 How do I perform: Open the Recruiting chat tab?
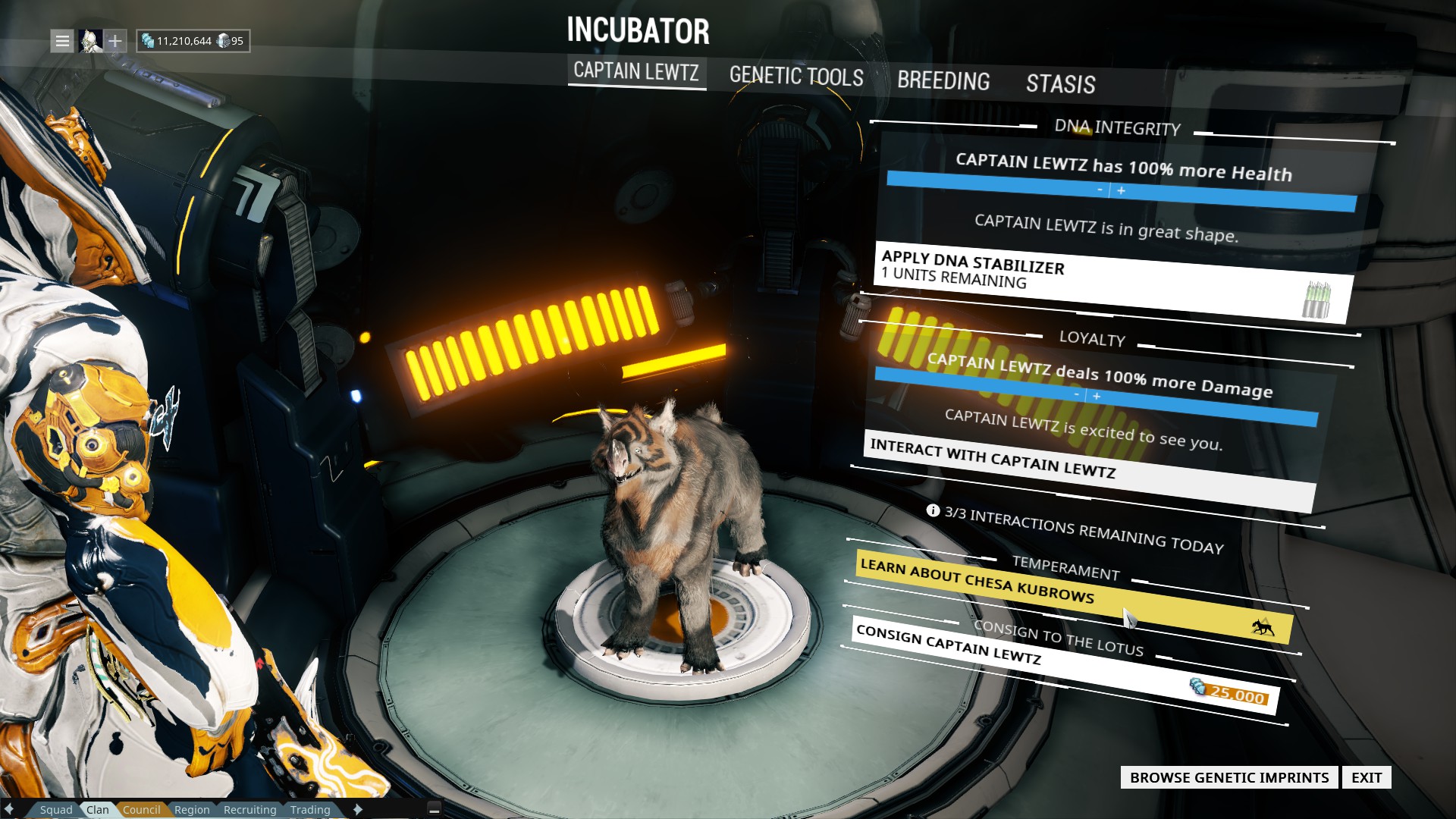tap(249, 810)
